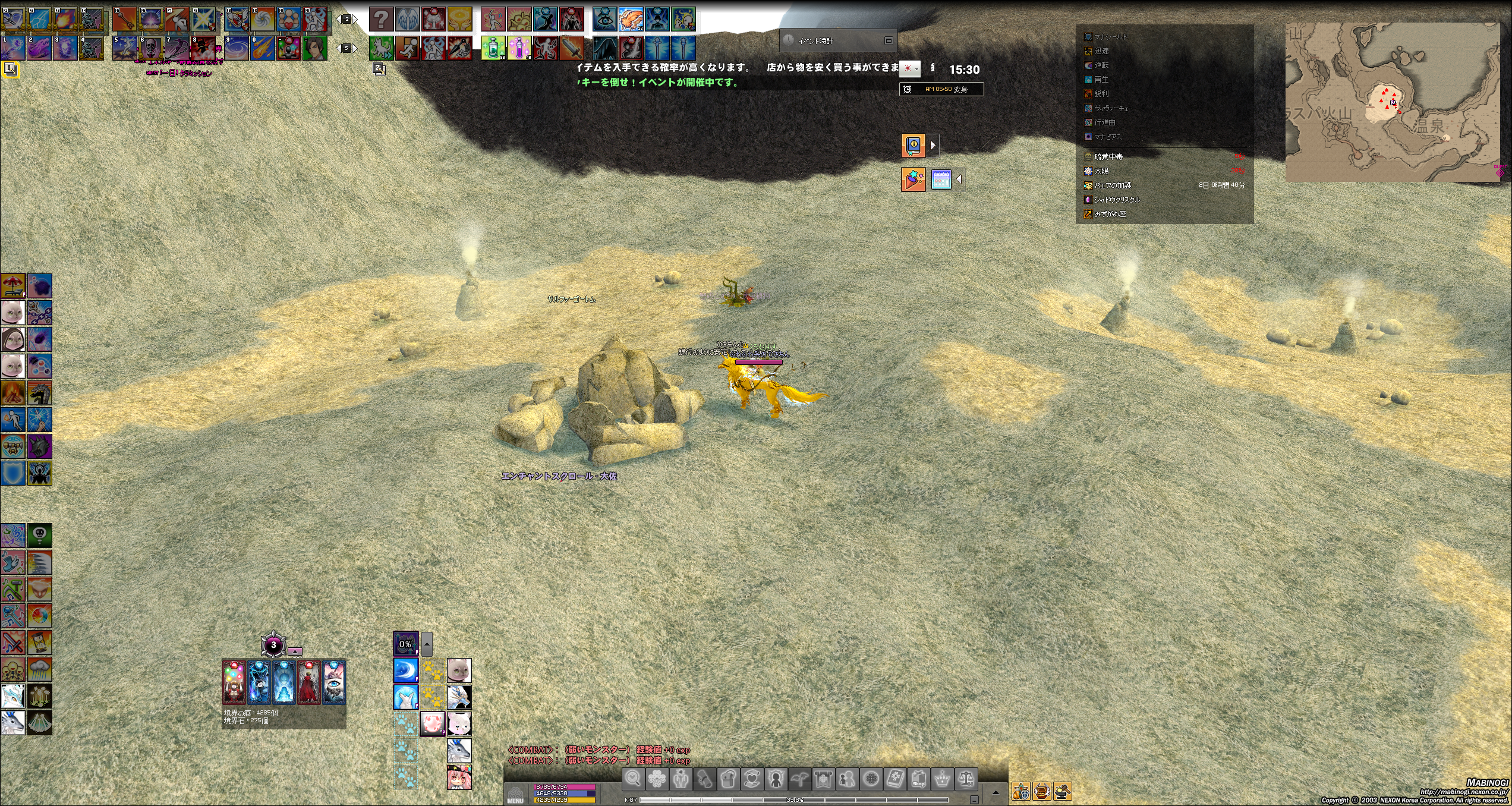Image resolution: width=1512 pixels, height=806 pixels.
Task: Open the MENU button
Action: click(515, 795)
